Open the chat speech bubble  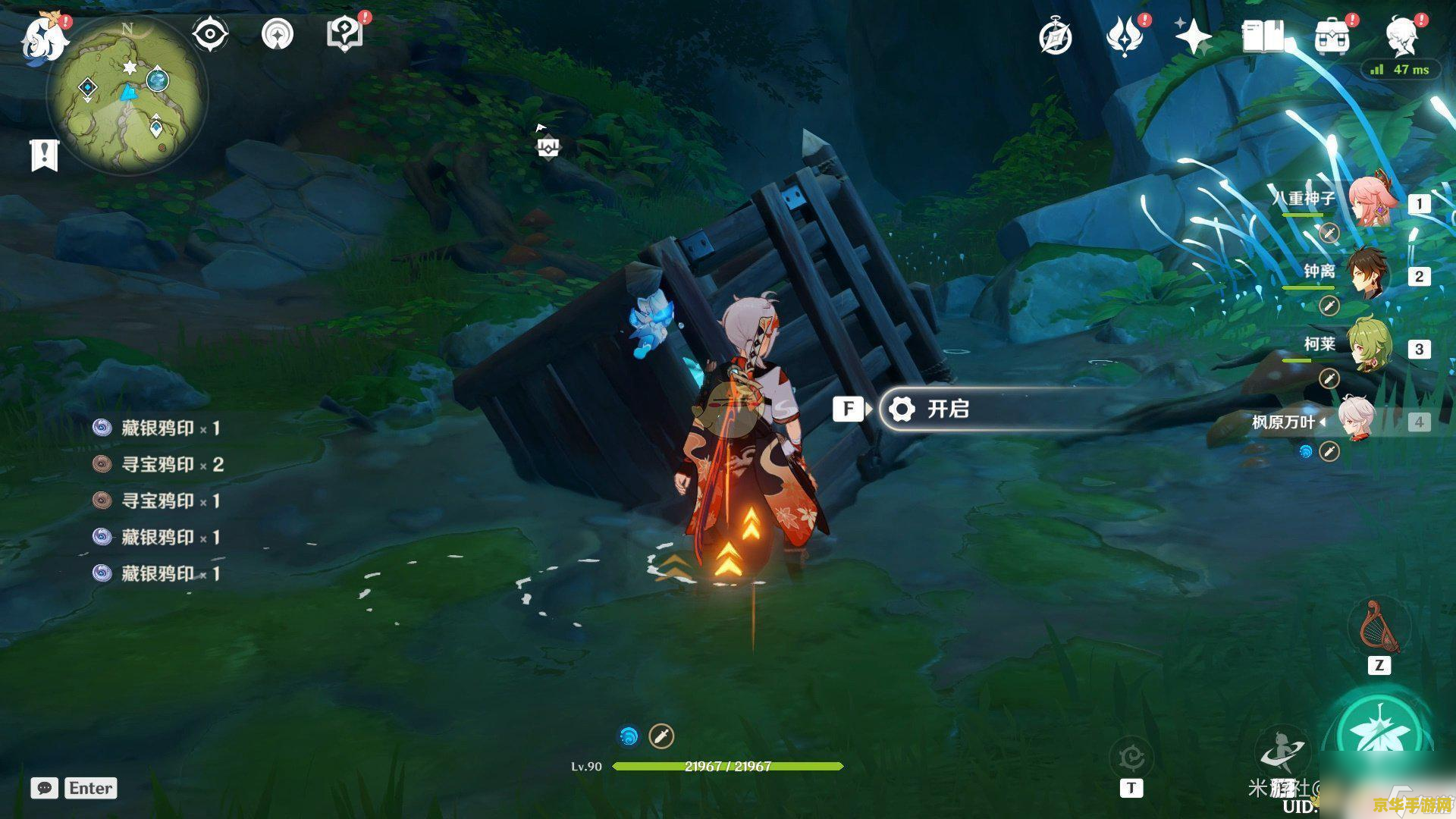click(x=45, y=788)
